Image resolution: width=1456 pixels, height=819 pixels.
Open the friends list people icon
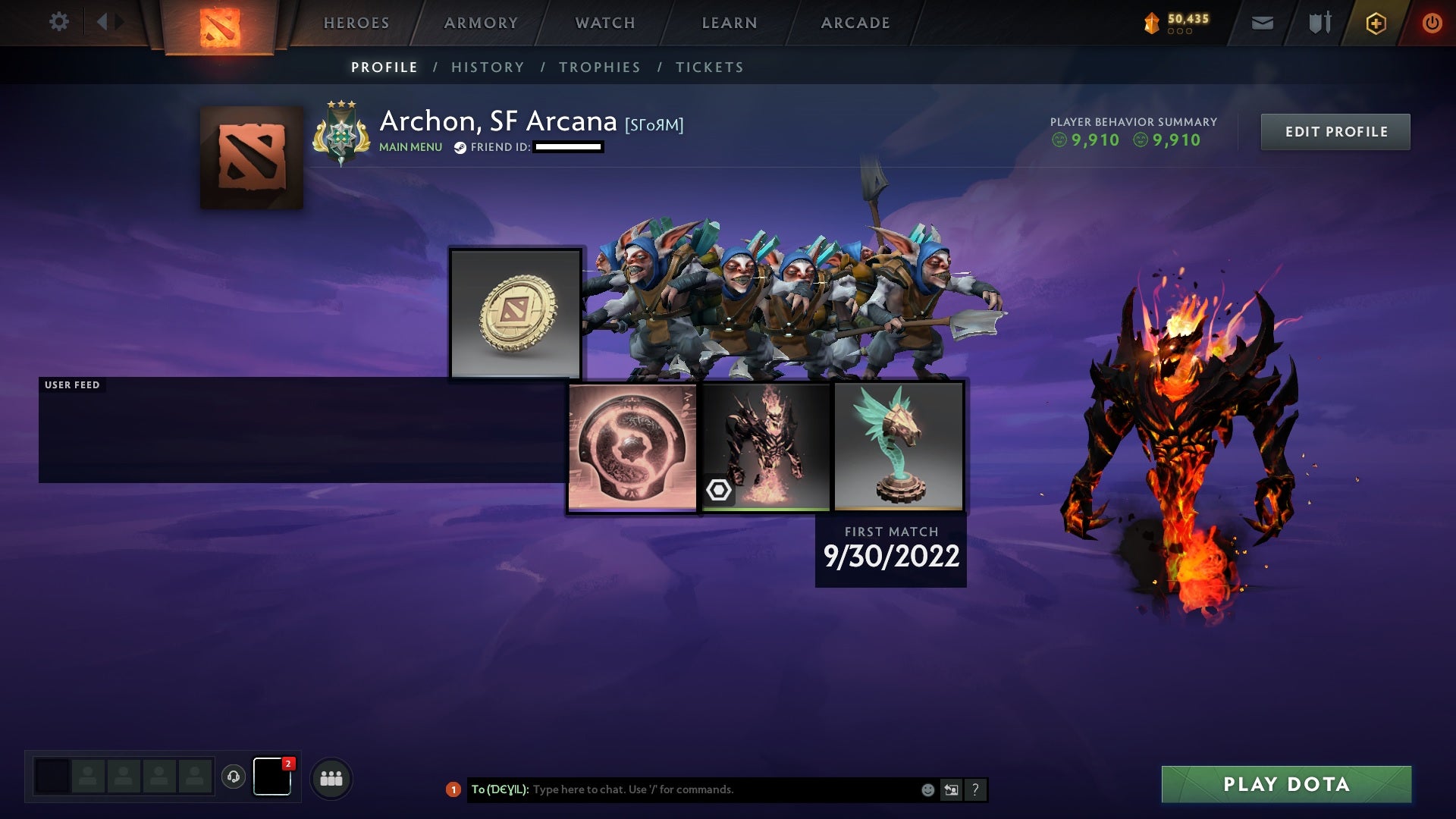coord(331,778)
